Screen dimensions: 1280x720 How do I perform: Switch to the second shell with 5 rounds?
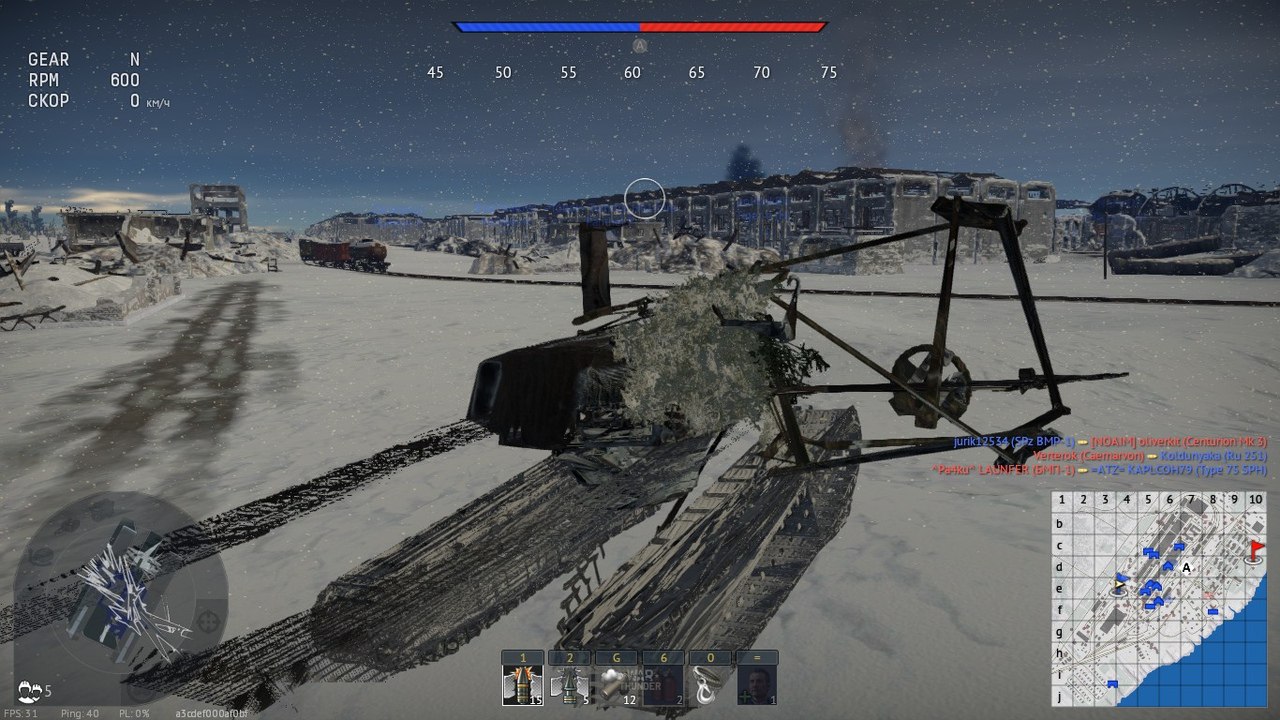pos(570,685)
